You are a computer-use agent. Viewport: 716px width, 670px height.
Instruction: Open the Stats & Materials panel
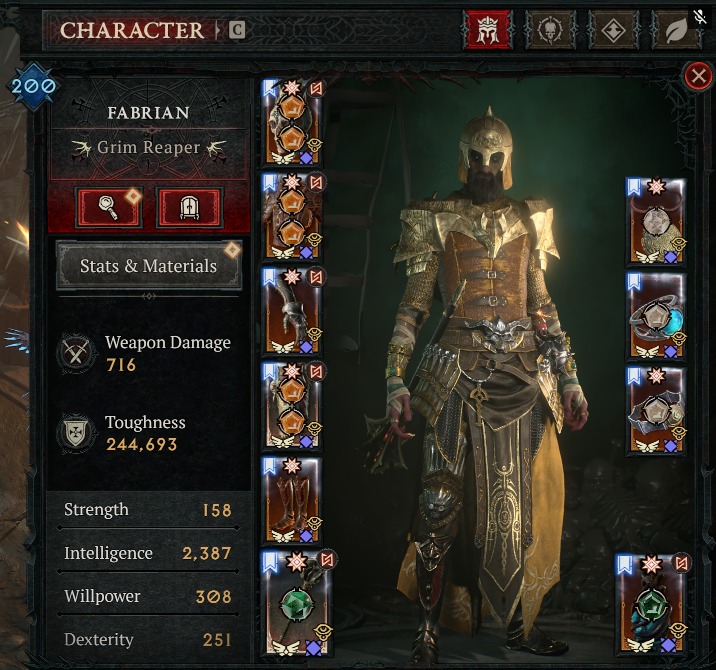click(x=149, y=266)
